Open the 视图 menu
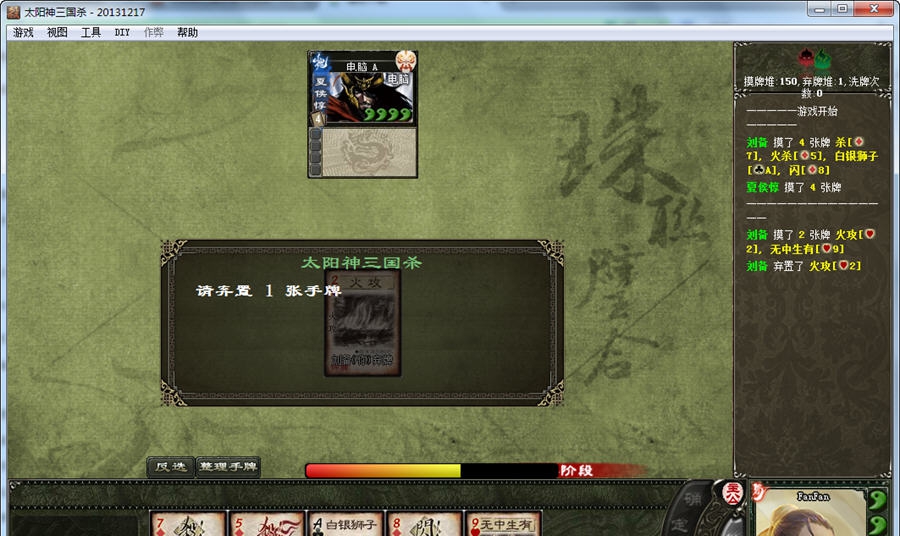Screen dimensions: 900x536 coord(57,32)
